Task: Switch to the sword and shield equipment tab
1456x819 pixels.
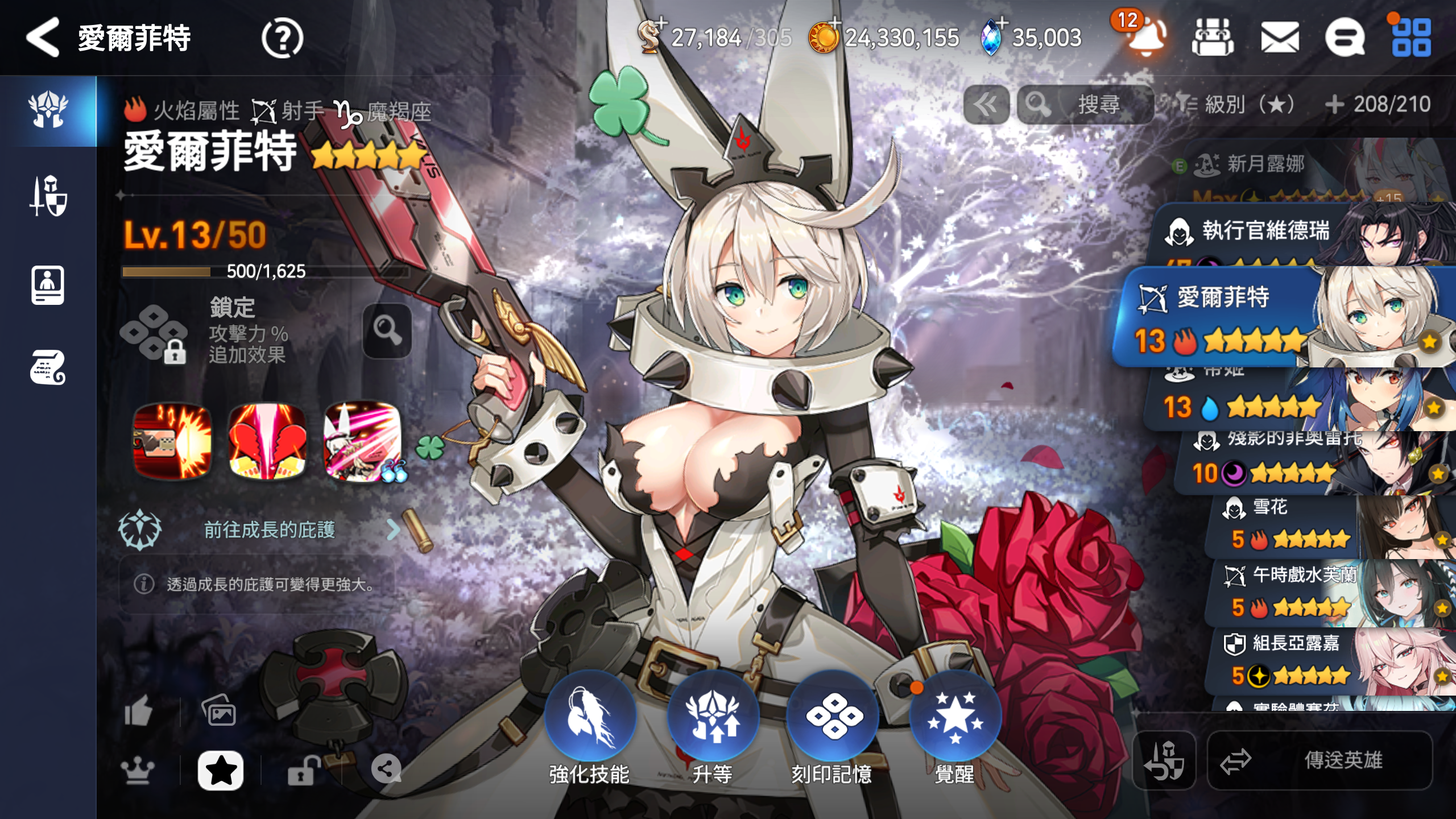Action: click(48, 196)
